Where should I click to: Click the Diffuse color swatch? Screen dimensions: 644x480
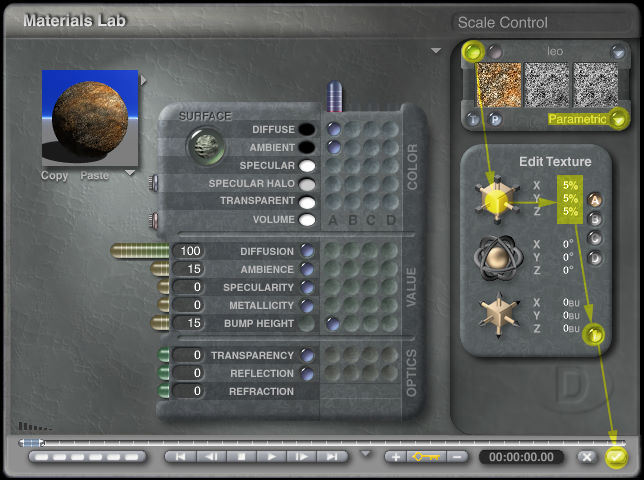point(307,129)
